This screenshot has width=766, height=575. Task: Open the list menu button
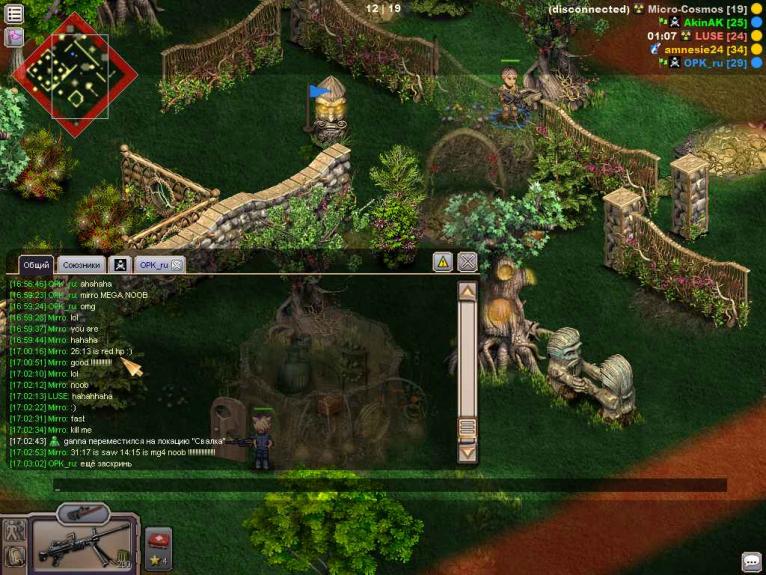[x=15, y=13]
